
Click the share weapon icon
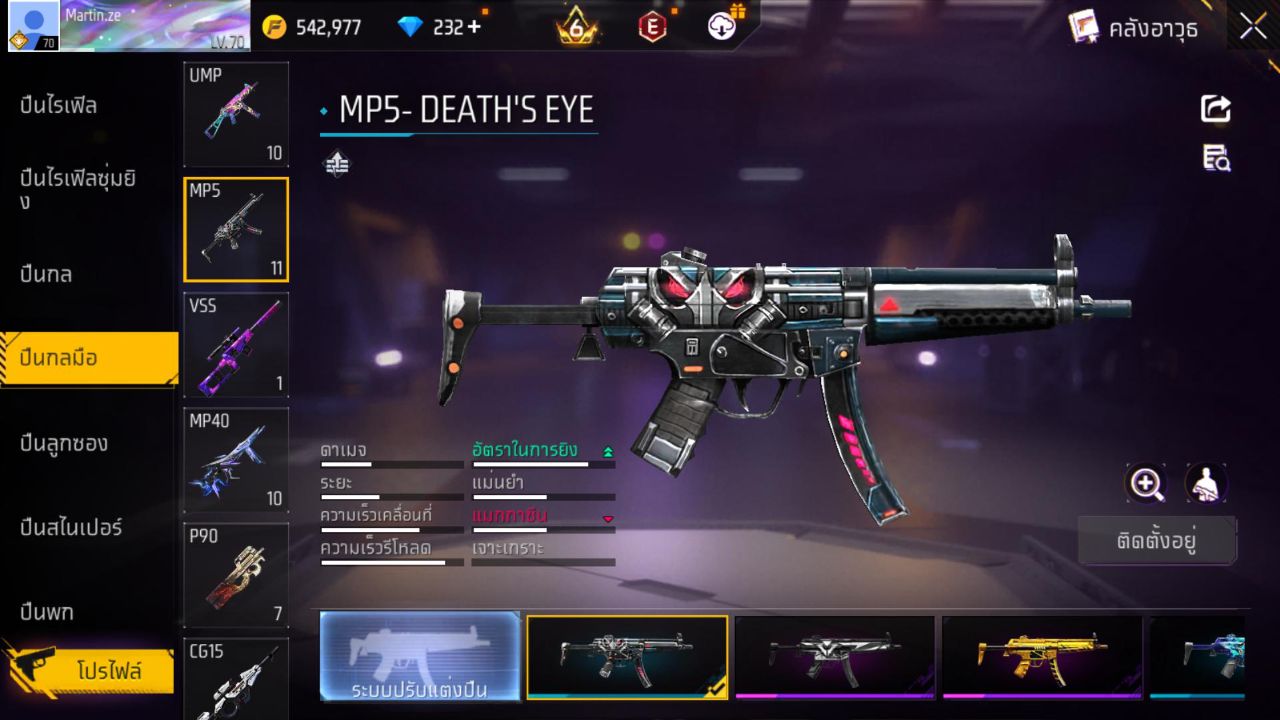1216,109
